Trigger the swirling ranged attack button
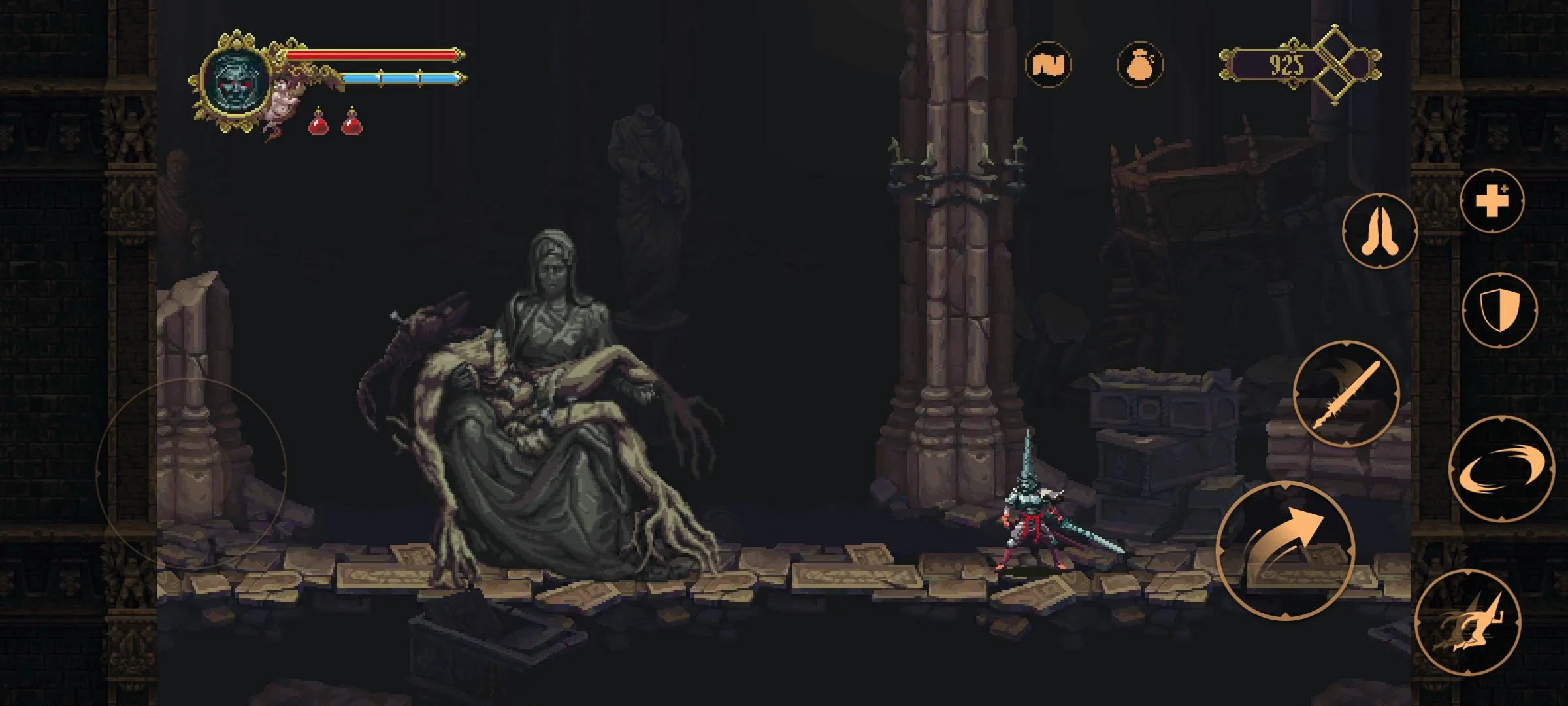 point(1501,470)
